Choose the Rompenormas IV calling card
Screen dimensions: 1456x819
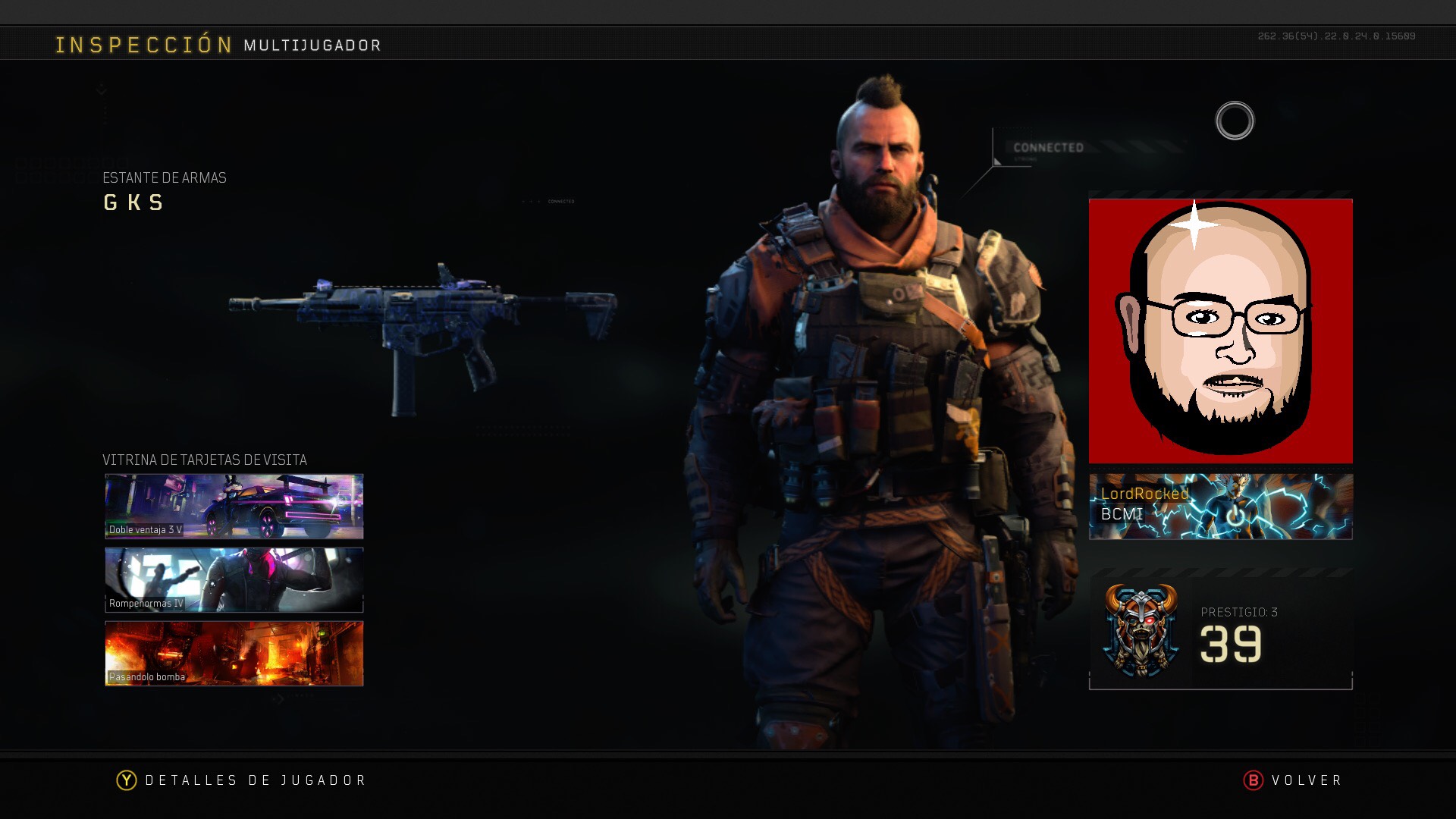click(234, 580)
